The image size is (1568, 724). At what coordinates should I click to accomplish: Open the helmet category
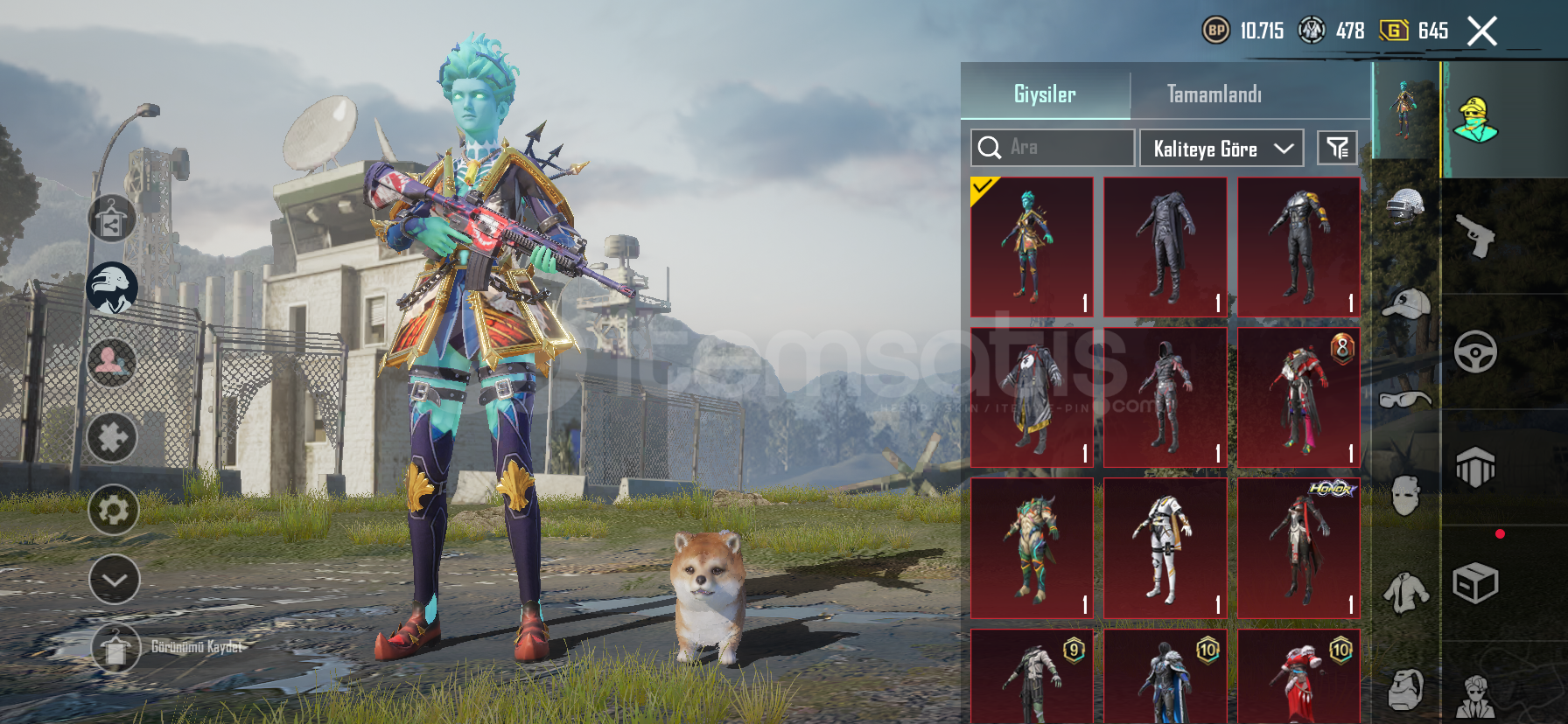[1405, 208]
